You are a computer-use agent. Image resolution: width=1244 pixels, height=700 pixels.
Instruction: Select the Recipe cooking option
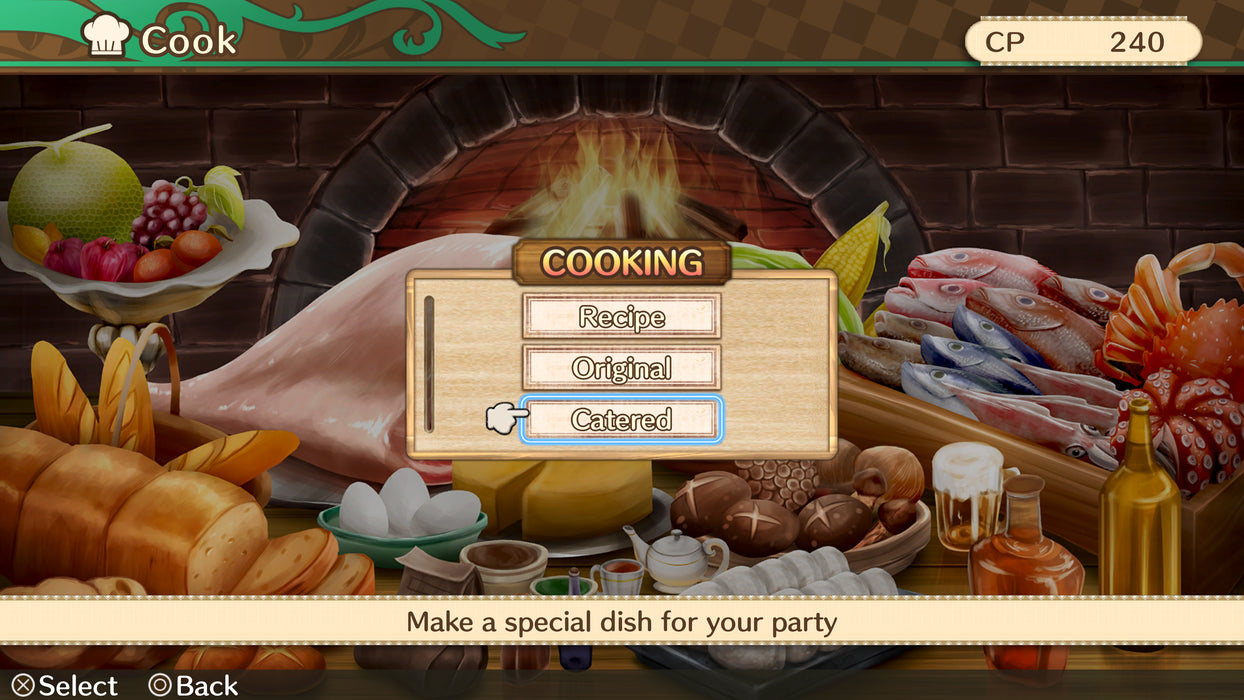(x=620, y=317)
